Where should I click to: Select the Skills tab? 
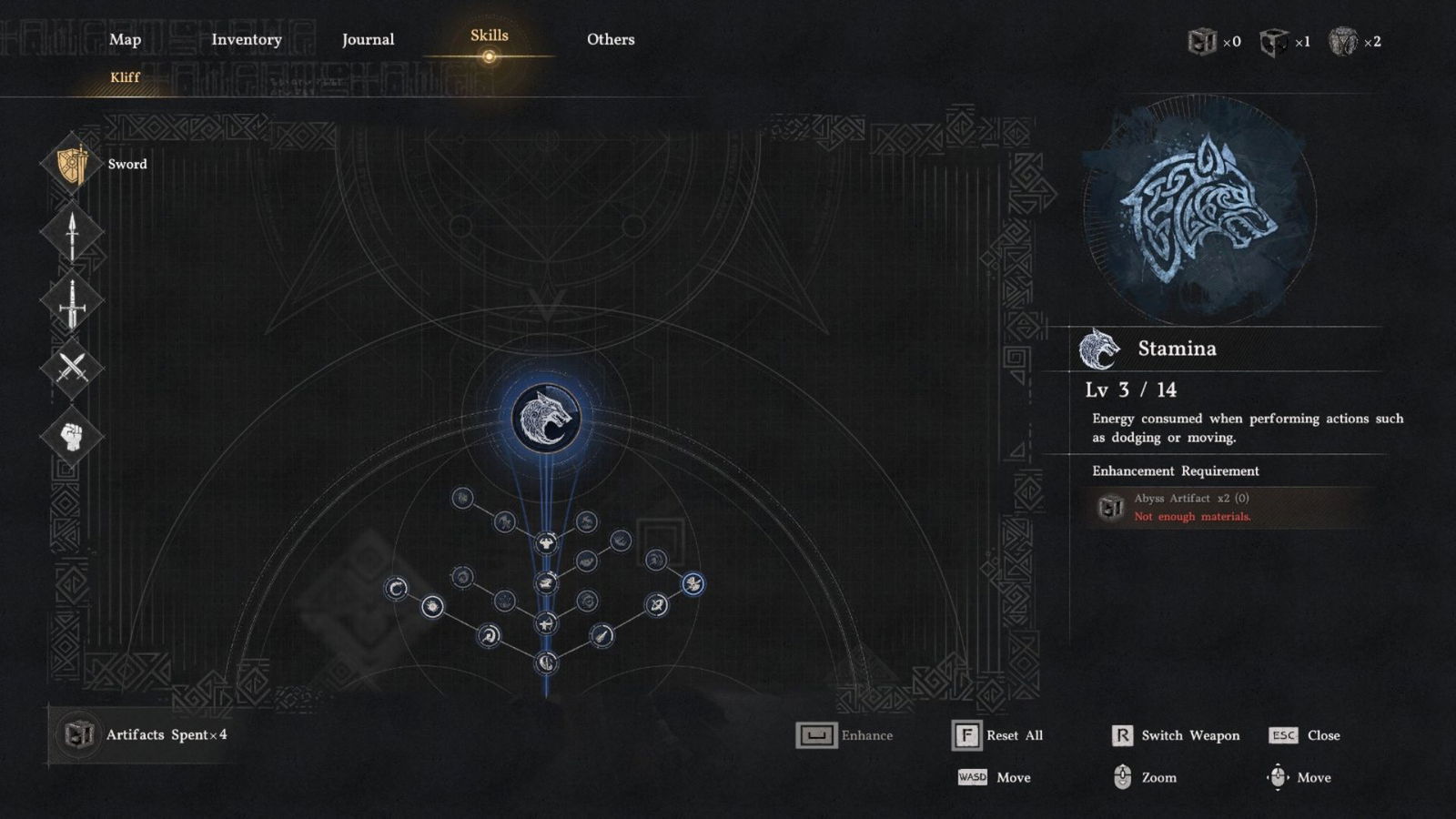489,35
